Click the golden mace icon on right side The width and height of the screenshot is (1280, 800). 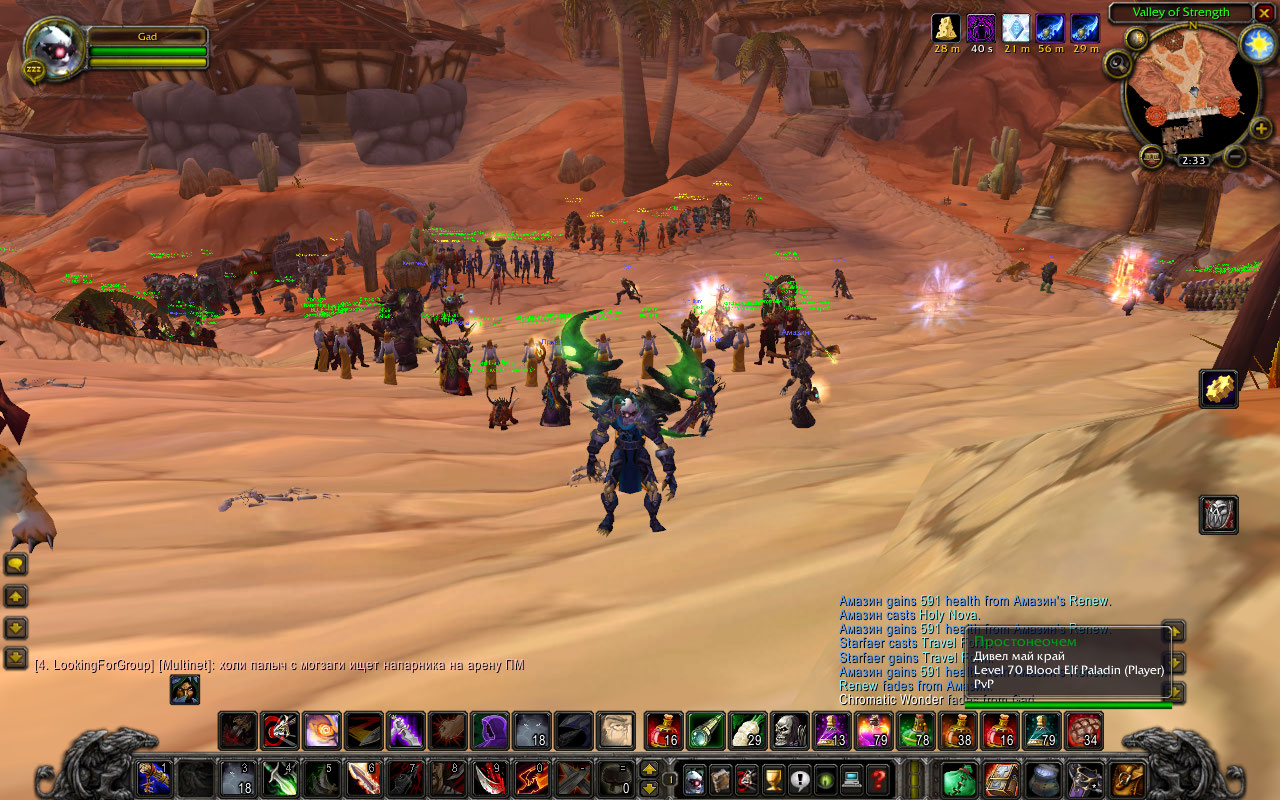point(1219,389)
